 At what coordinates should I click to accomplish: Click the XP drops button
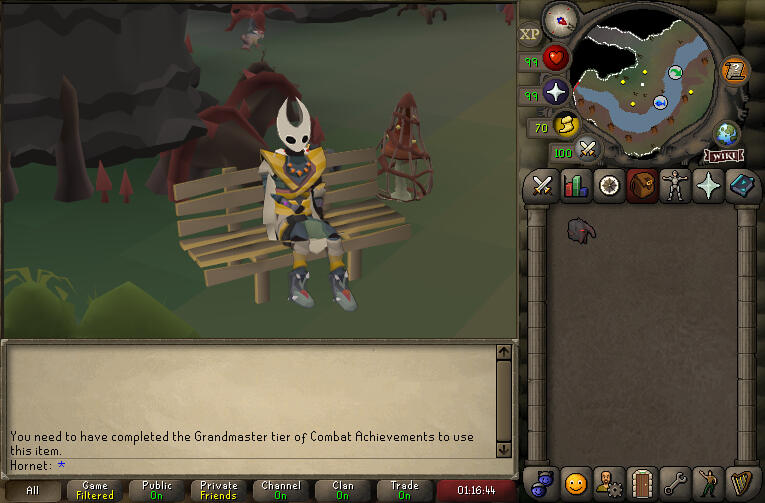pos(529,34)
